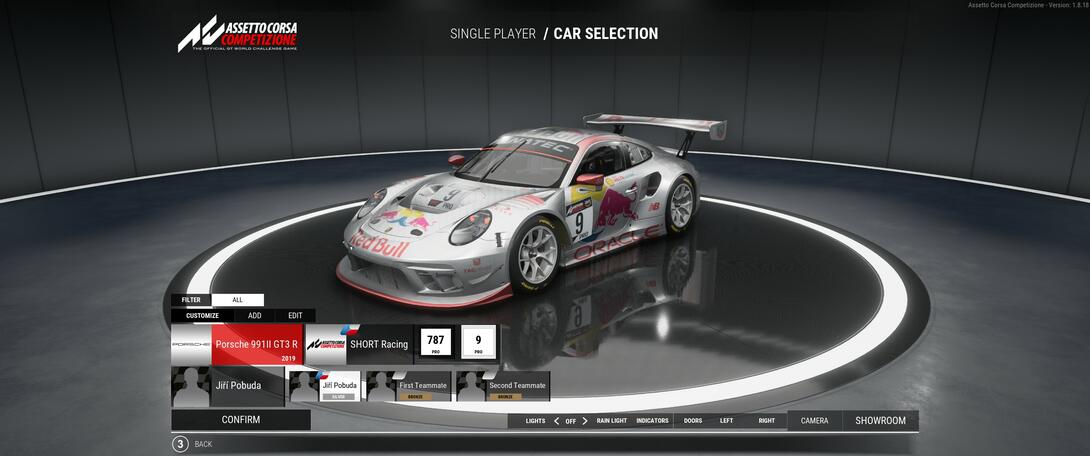
Task: Pick the number 9 car entry
Action: (x=478, y=343)
